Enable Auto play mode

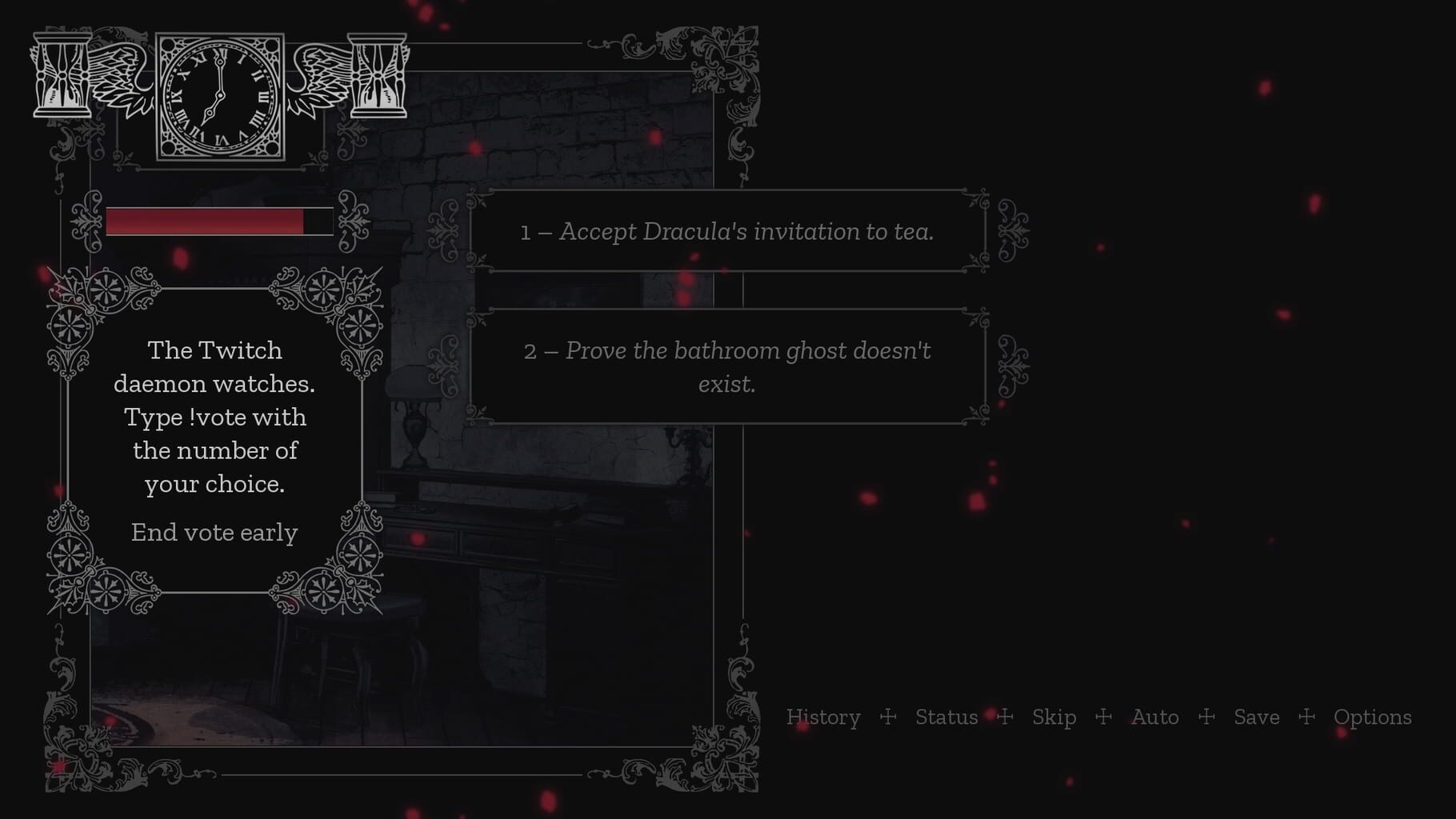point(1154,717)
